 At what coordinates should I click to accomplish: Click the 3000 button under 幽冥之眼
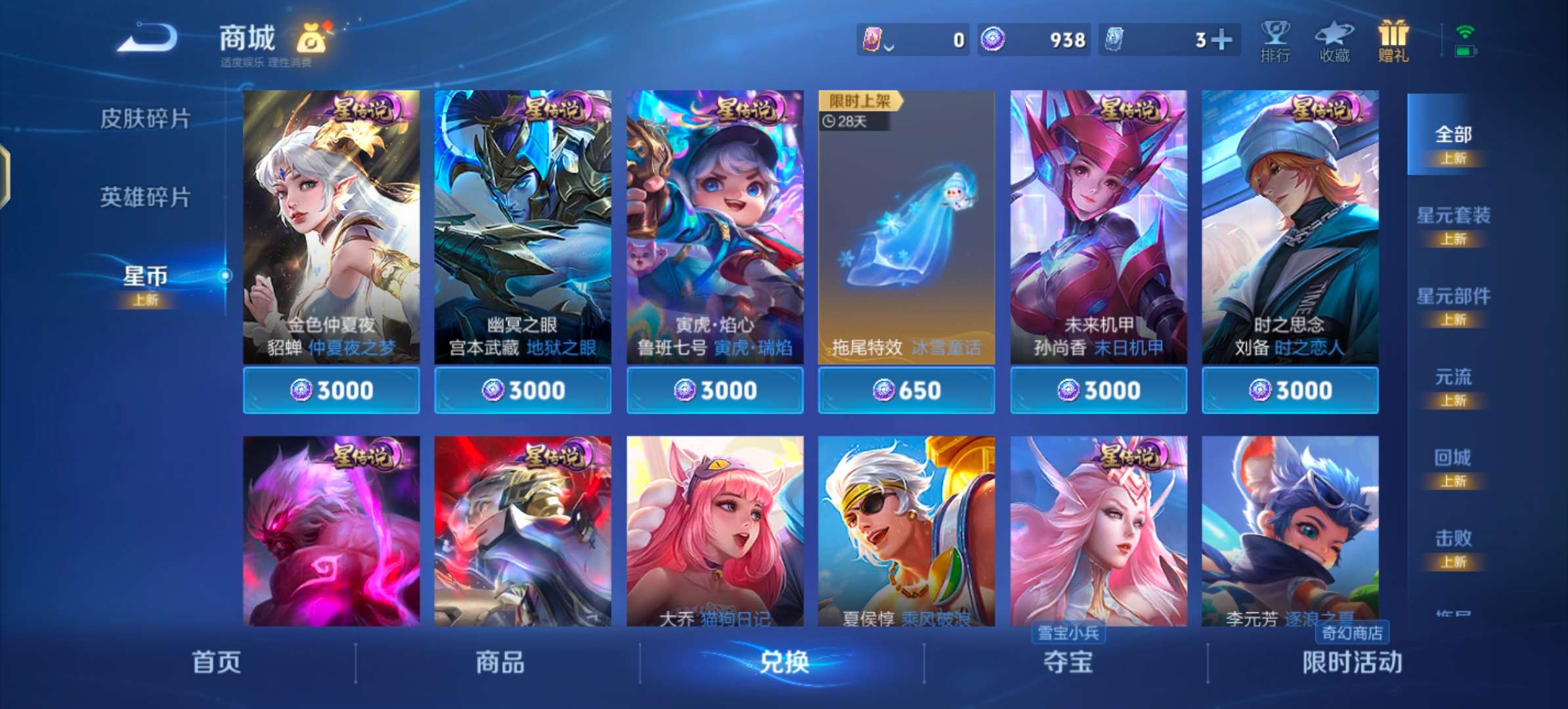(523, 390)
